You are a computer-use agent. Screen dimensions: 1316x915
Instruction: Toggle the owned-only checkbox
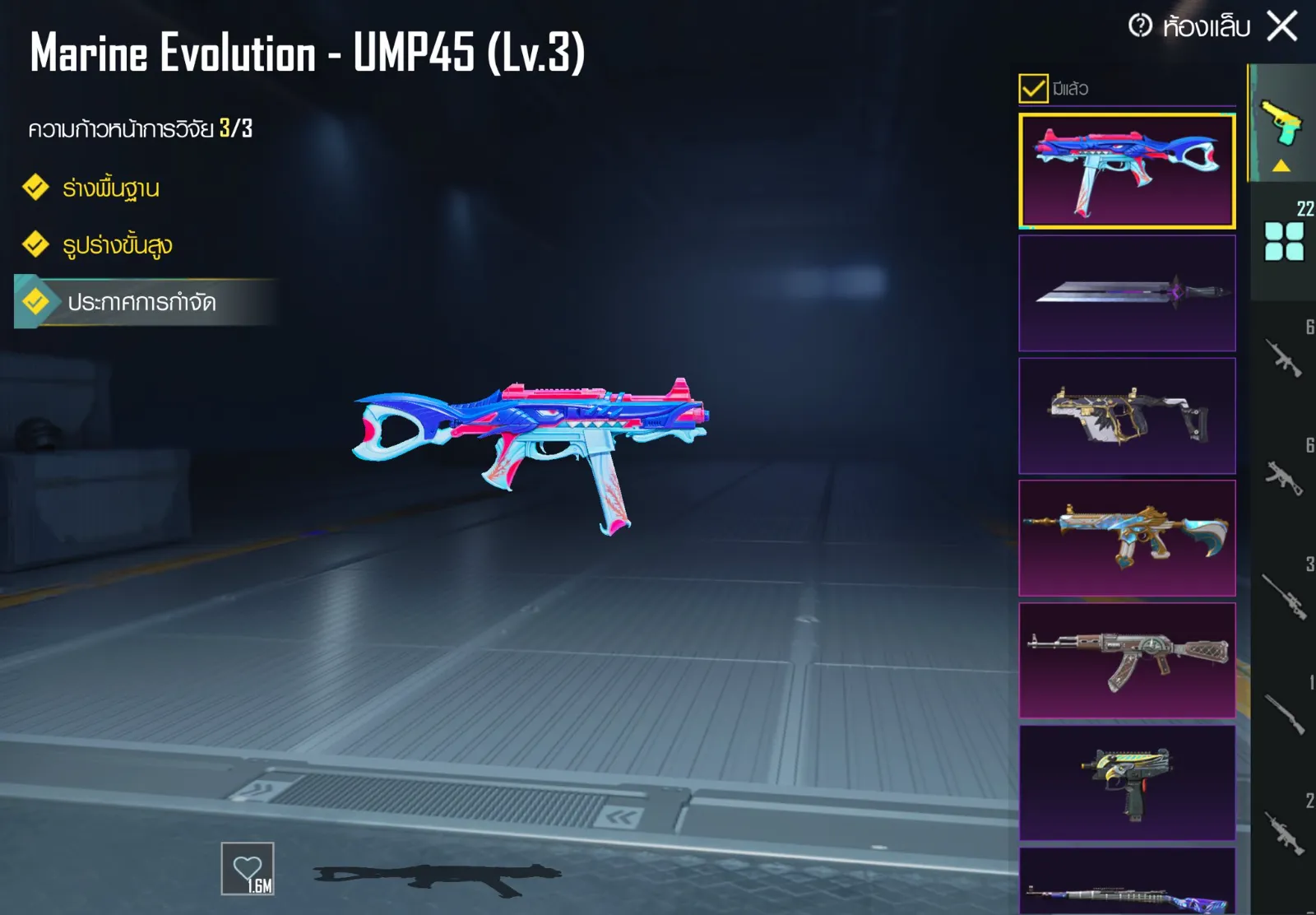click(1033, 88)
